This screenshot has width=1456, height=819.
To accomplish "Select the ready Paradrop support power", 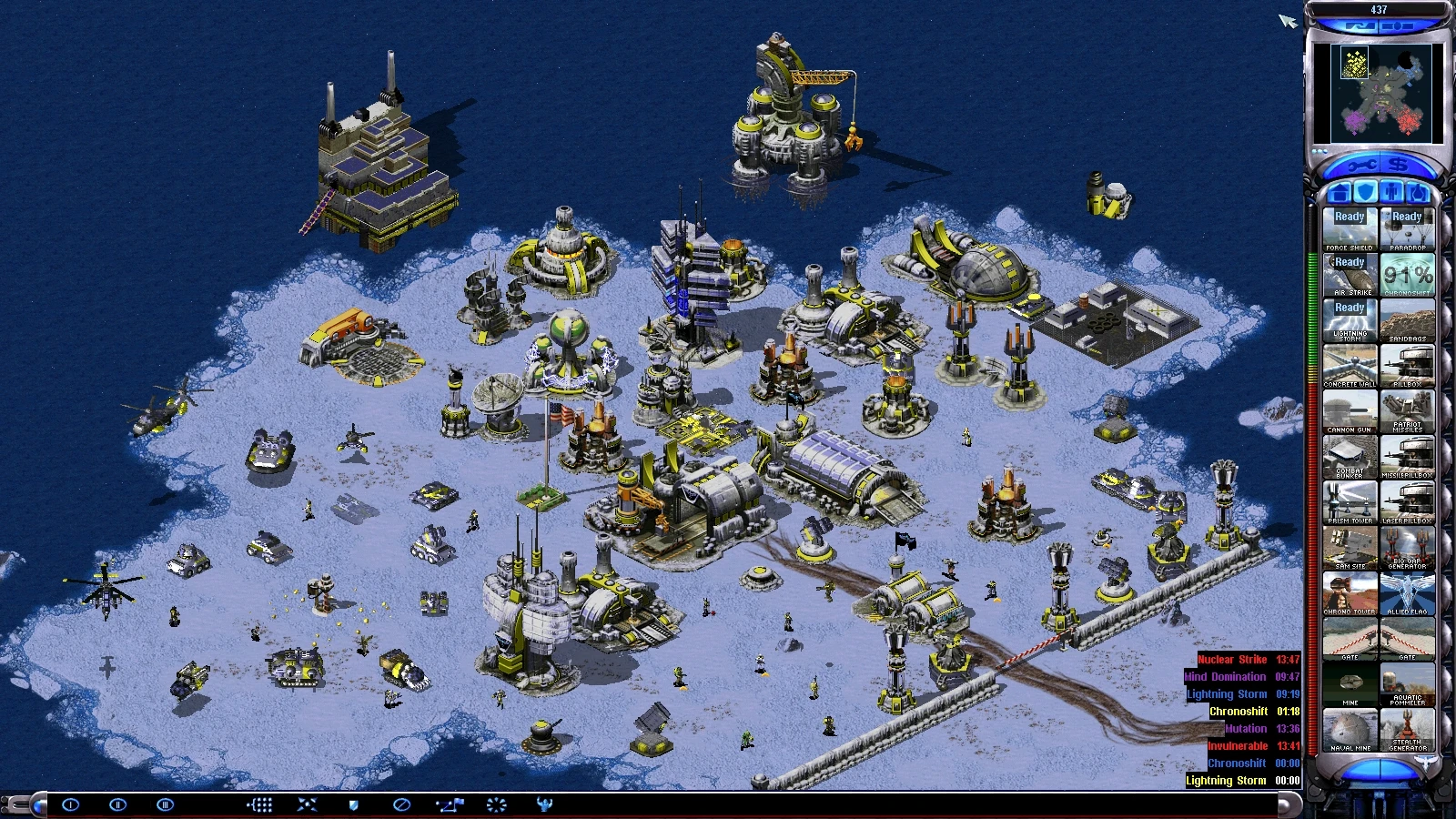I will pos(1407,229).
